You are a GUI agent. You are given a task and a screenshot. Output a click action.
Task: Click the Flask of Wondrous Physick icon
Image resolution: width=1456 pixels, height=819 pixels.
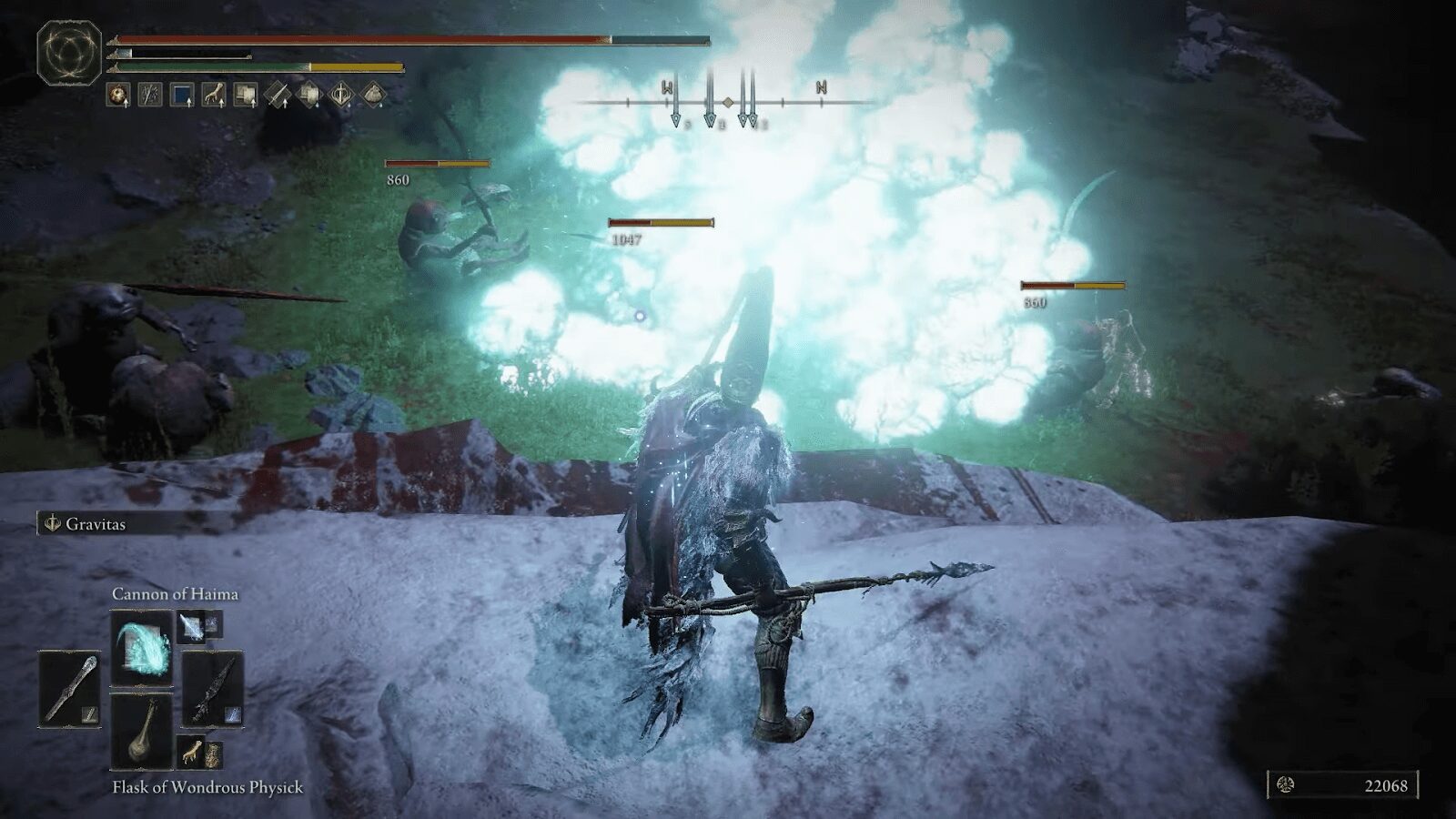tap(142, 733)
